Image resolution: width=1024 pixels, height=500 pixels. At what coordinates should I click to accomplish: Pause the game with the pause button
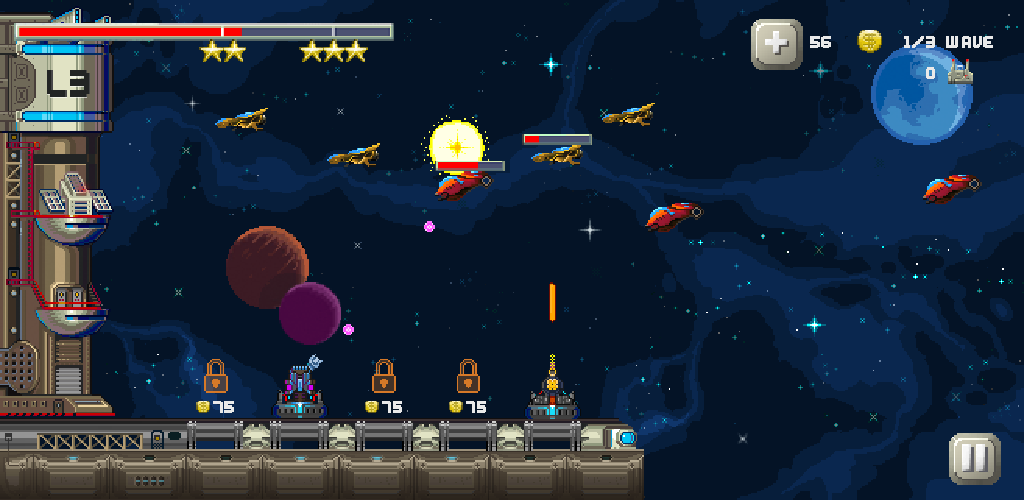click(974, 459)
